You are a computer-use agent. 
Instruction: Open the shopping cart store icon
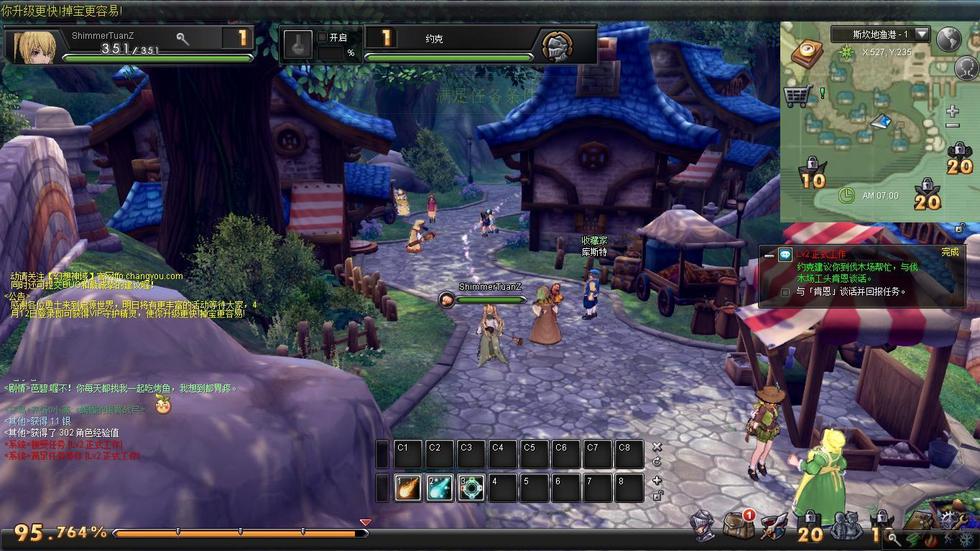(x=797, y=96)
